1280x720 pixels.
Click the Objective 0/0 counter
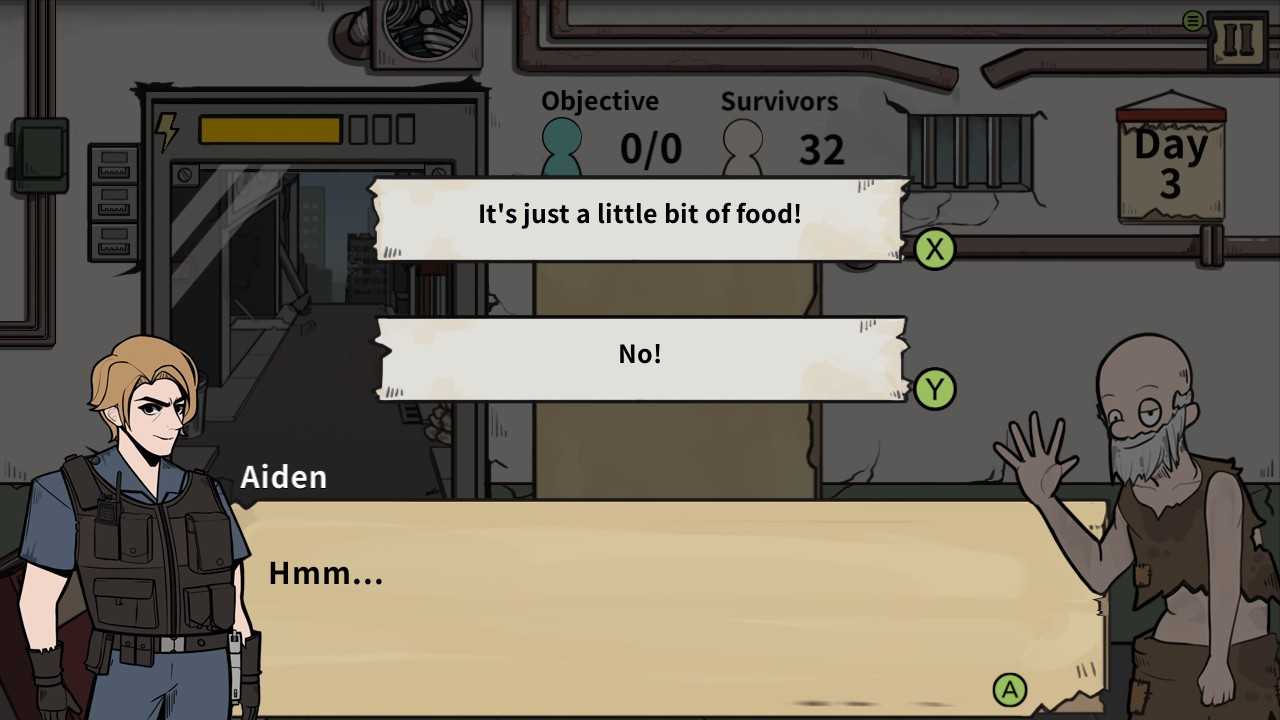[651, 148]
